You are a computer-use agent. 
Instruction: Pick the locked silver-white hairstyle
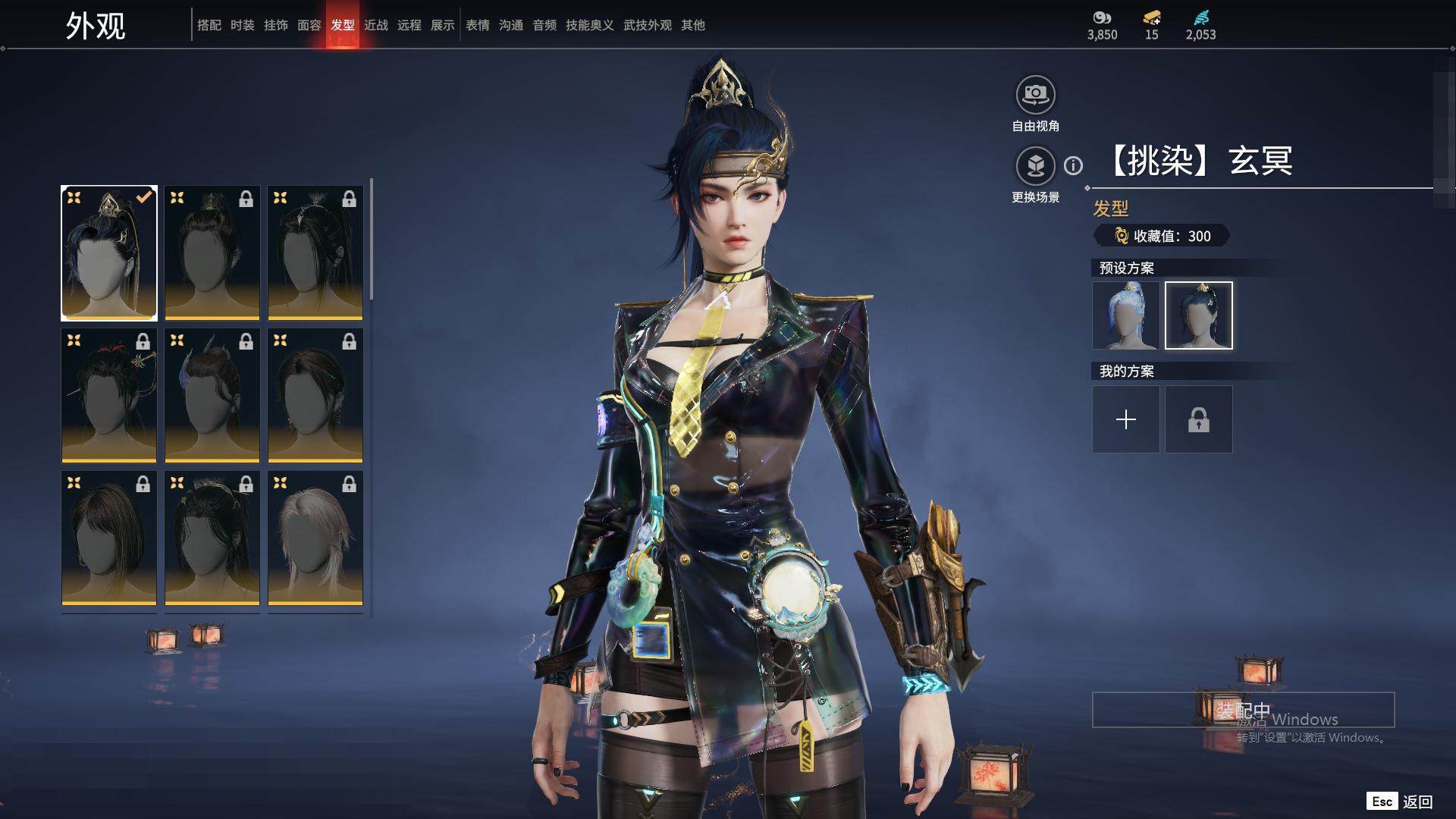pos(315,538)
